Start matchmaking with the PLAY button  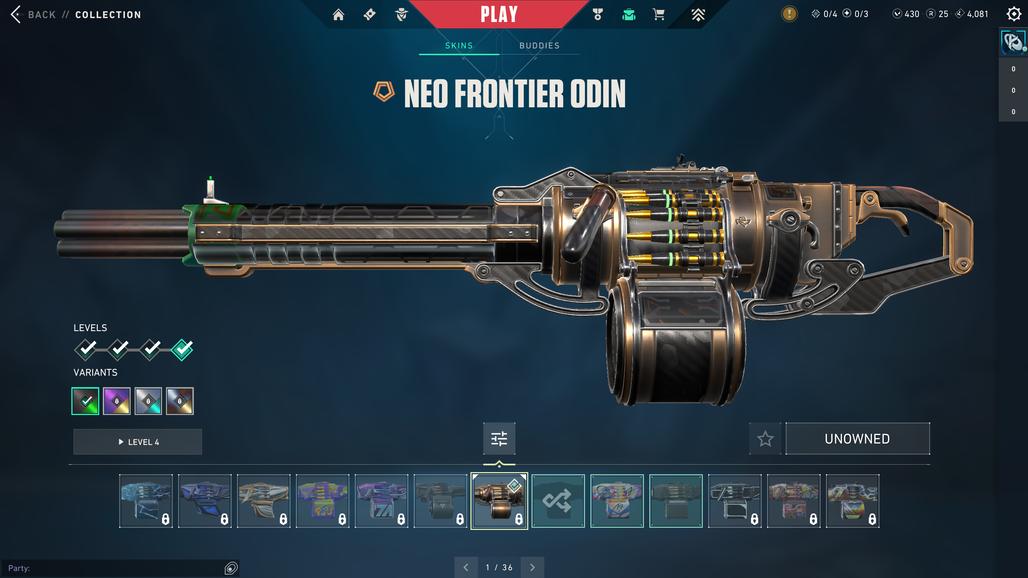click(x=498, y=14)
